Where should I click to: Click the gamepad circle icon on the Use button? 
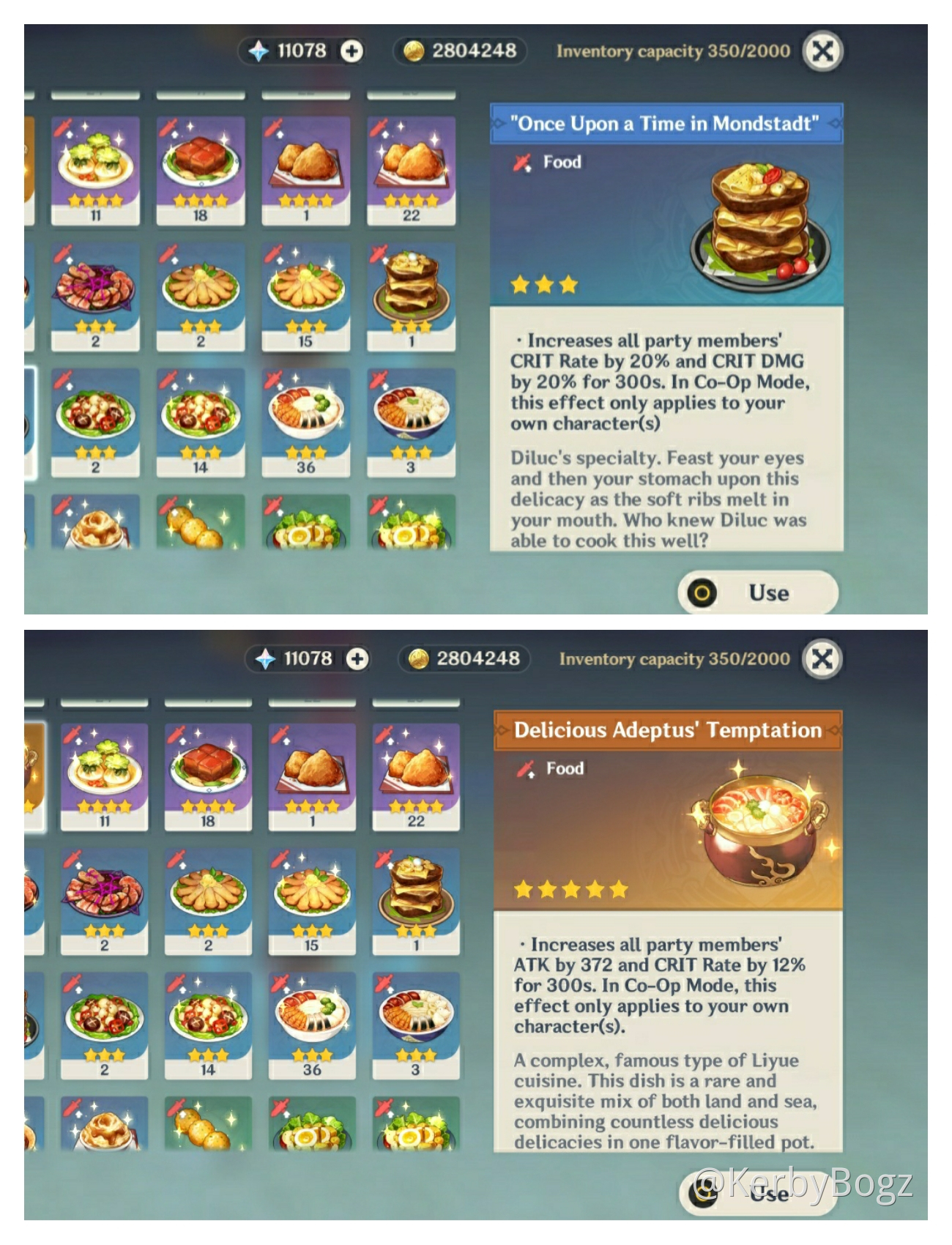coord(702,593)
